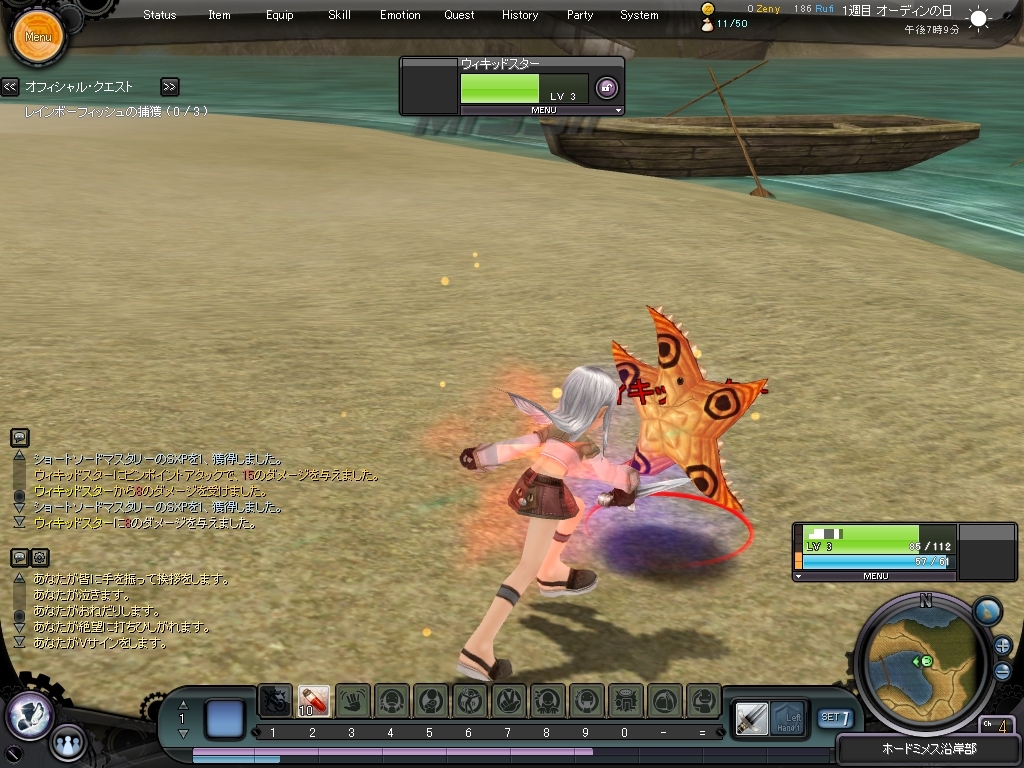
Task: Open the System menu
Action: [639, 15]
